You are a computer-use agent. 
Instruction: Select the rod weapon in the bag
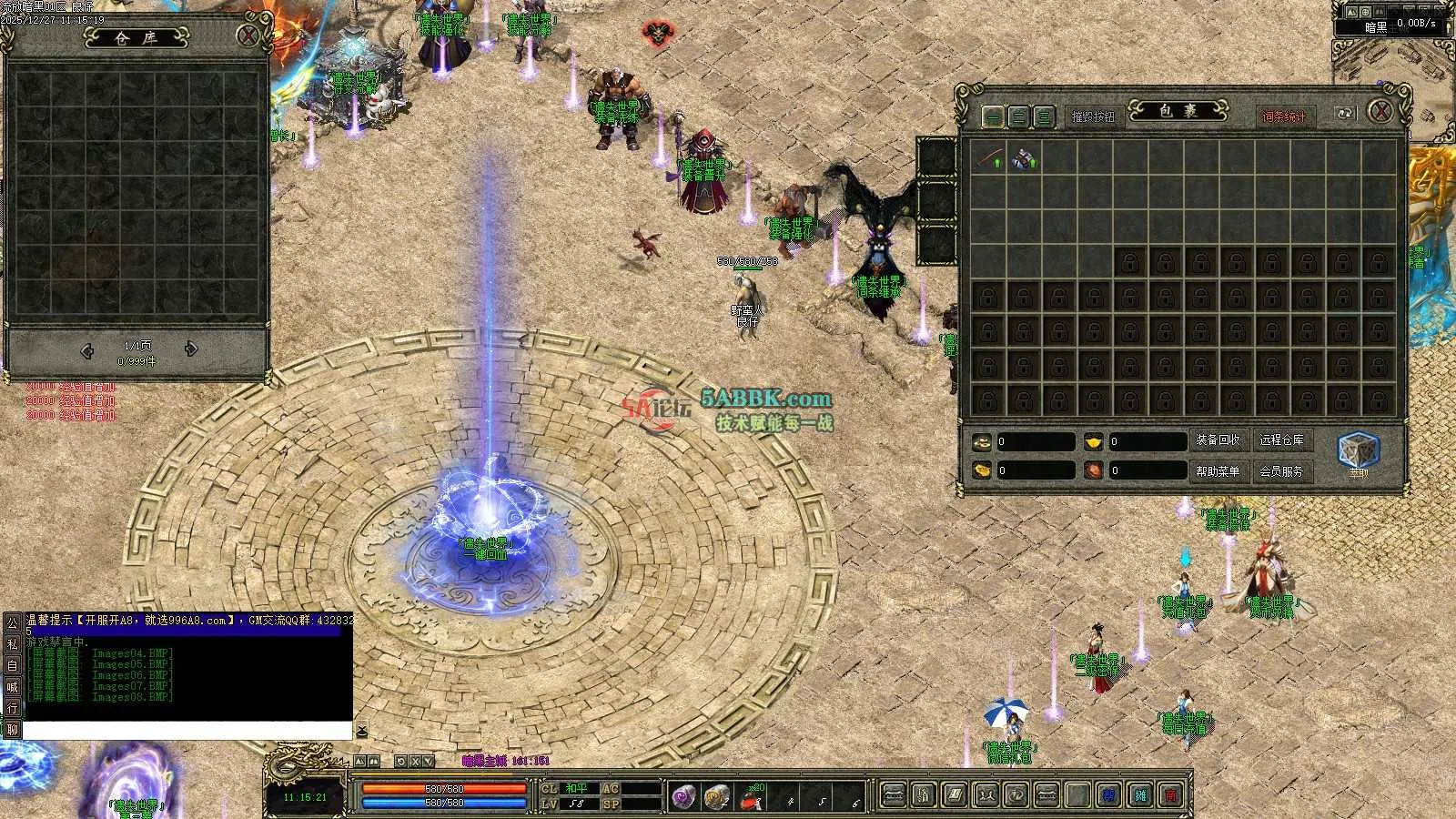click(989, 158)
